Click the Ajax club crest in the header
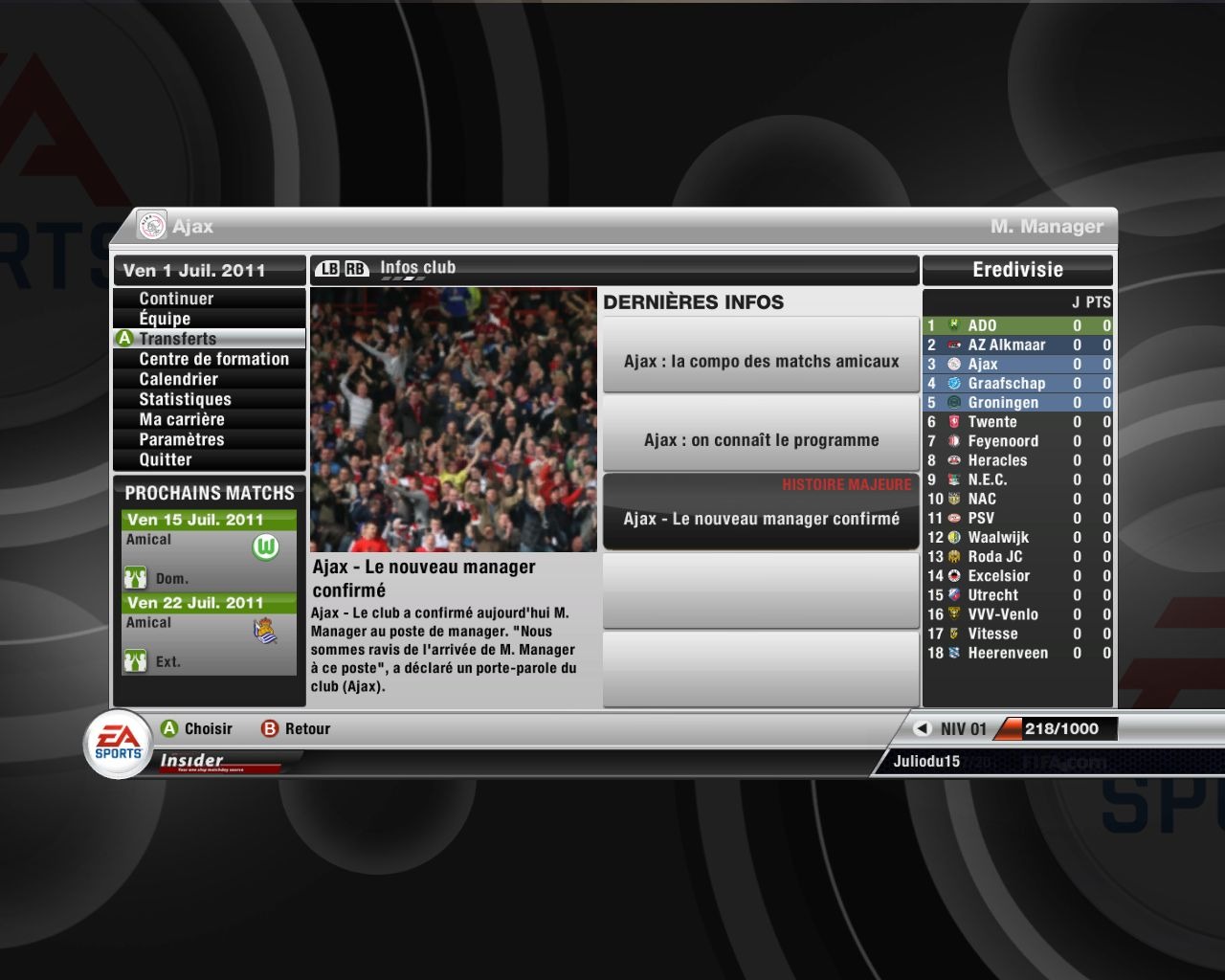 (152, 226)
